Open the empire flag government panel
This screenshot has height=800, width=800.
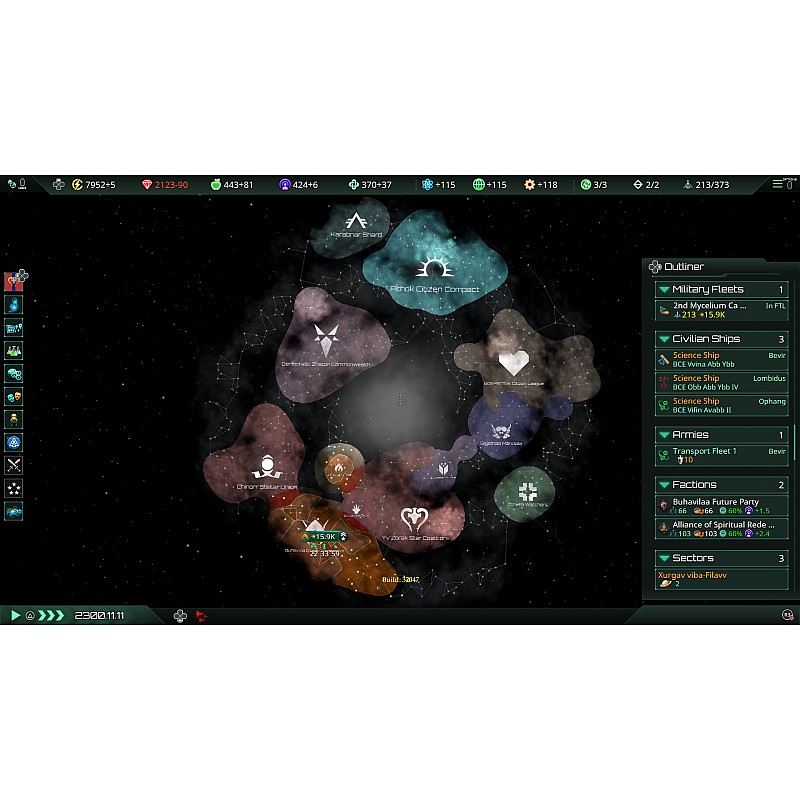point(14,281)
